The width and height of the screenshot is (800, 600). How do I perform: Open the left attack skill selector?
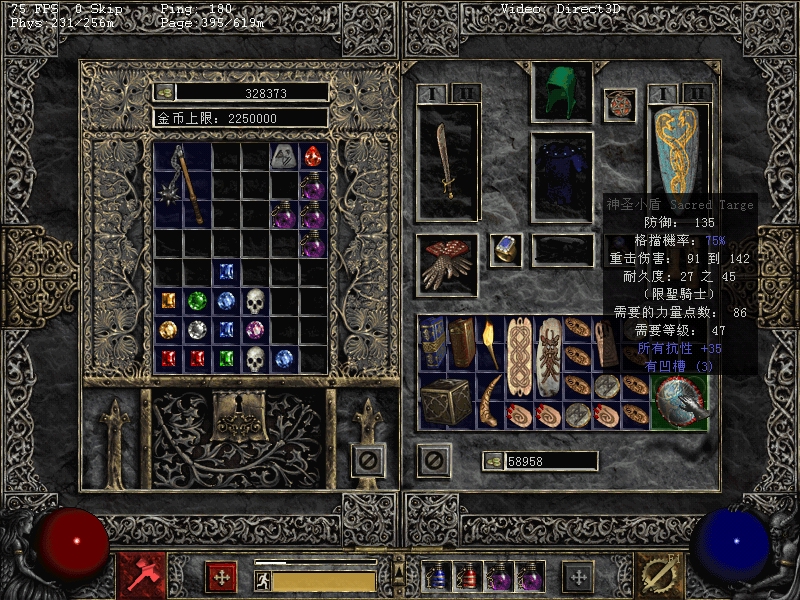click(x=136, y=576)
